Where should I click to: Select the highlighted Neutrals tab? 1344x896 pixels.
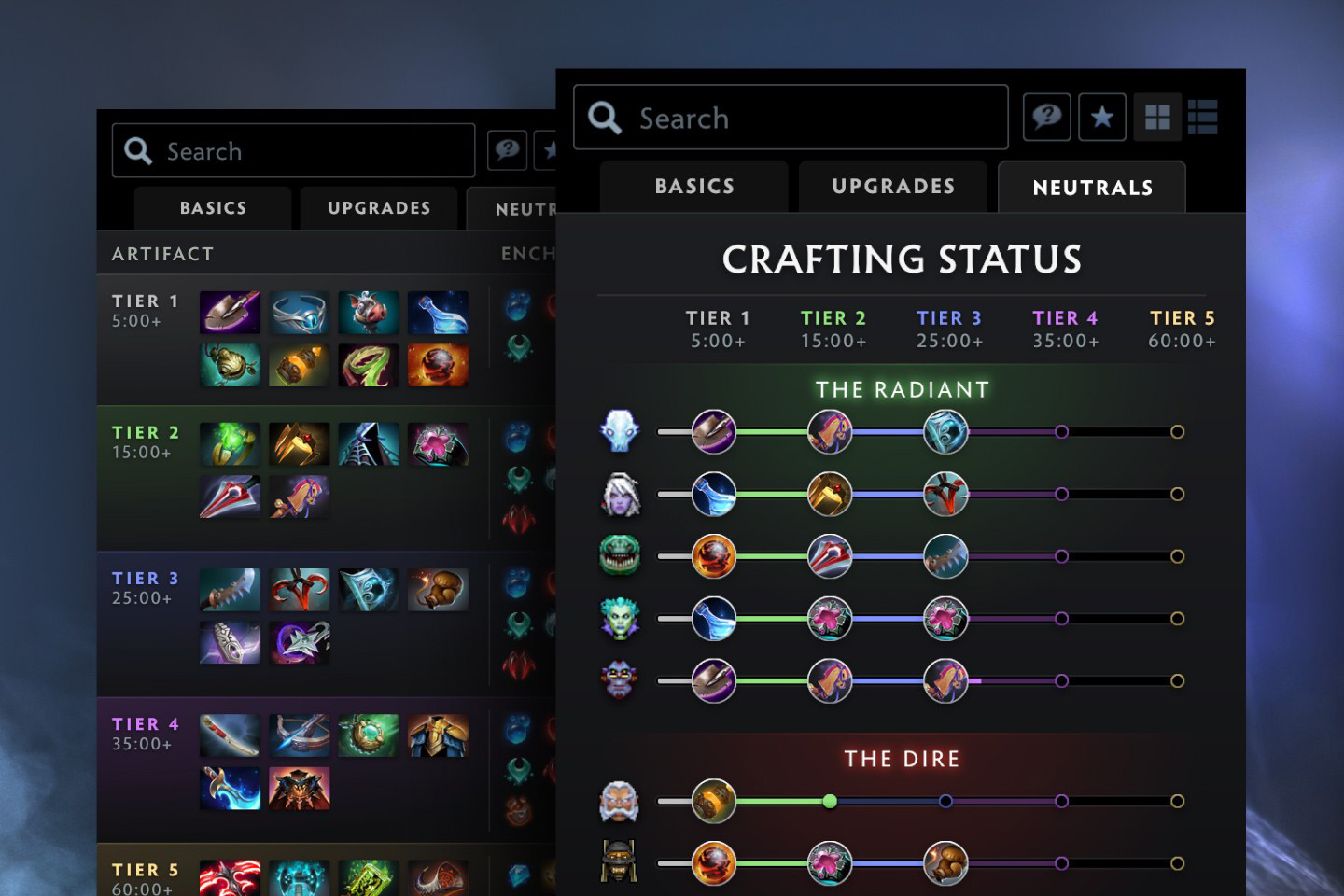(x=1092, y=188)
